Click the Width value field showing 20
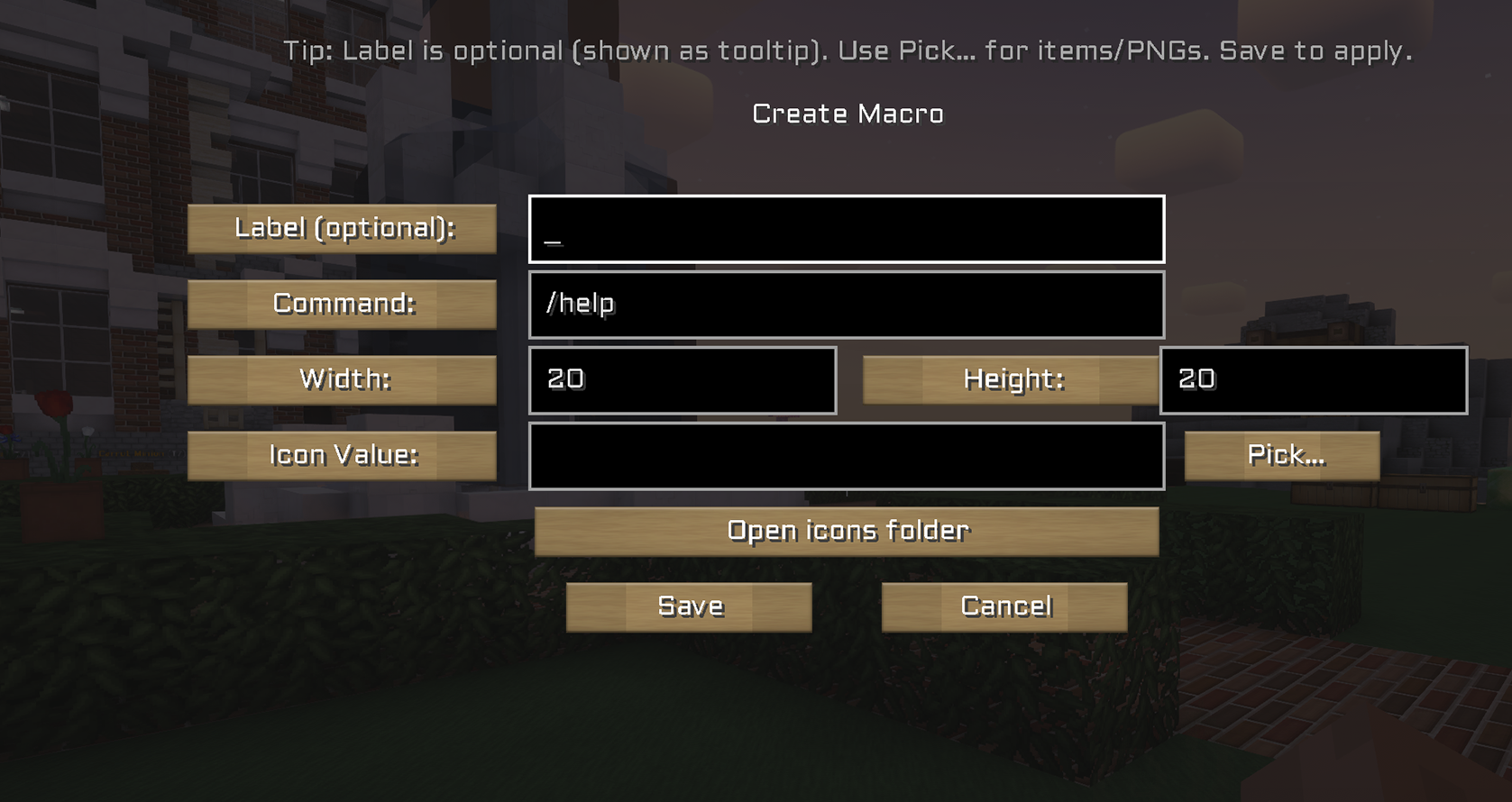Viewport: 1512px width, 802px height. (682, 380)
